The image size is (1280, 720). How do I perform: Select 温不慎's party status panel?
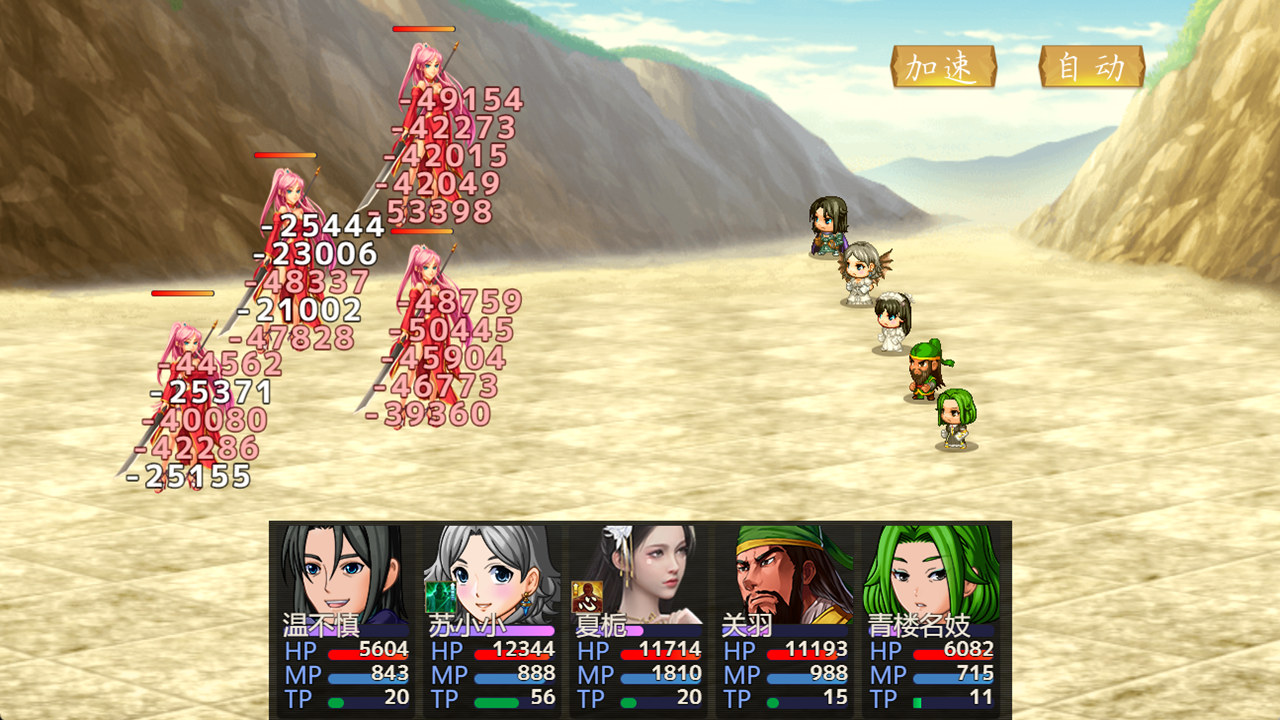[345, 618]
